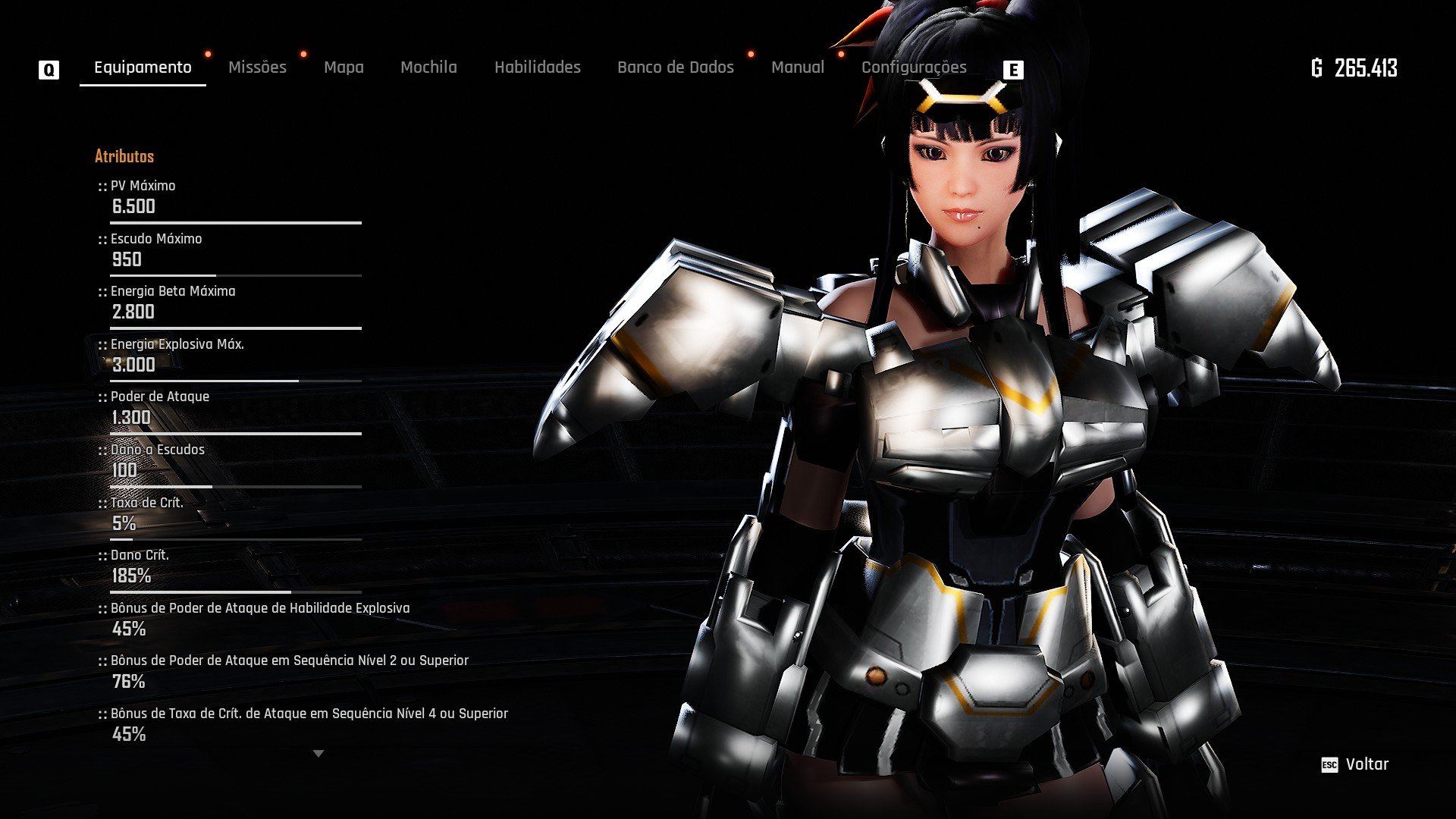Screen dimensions: 1456x819
Task: Click the Voltar back button
Action: (x=1356, y=764)
